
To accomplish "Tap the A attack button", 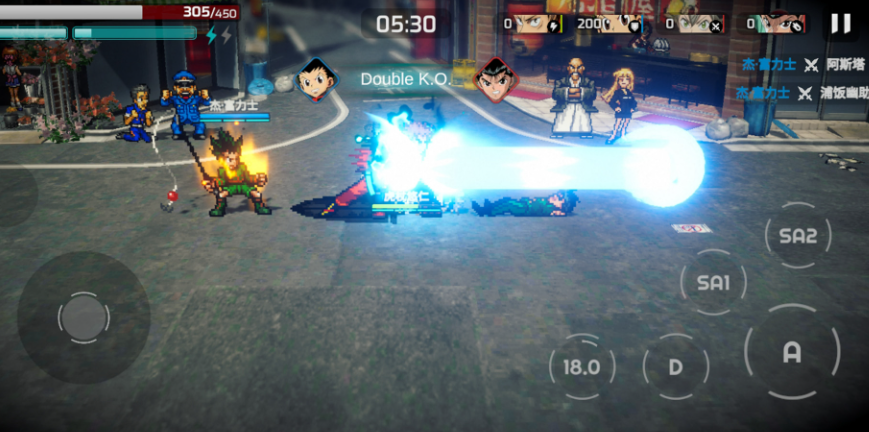I will click(792, 352).
